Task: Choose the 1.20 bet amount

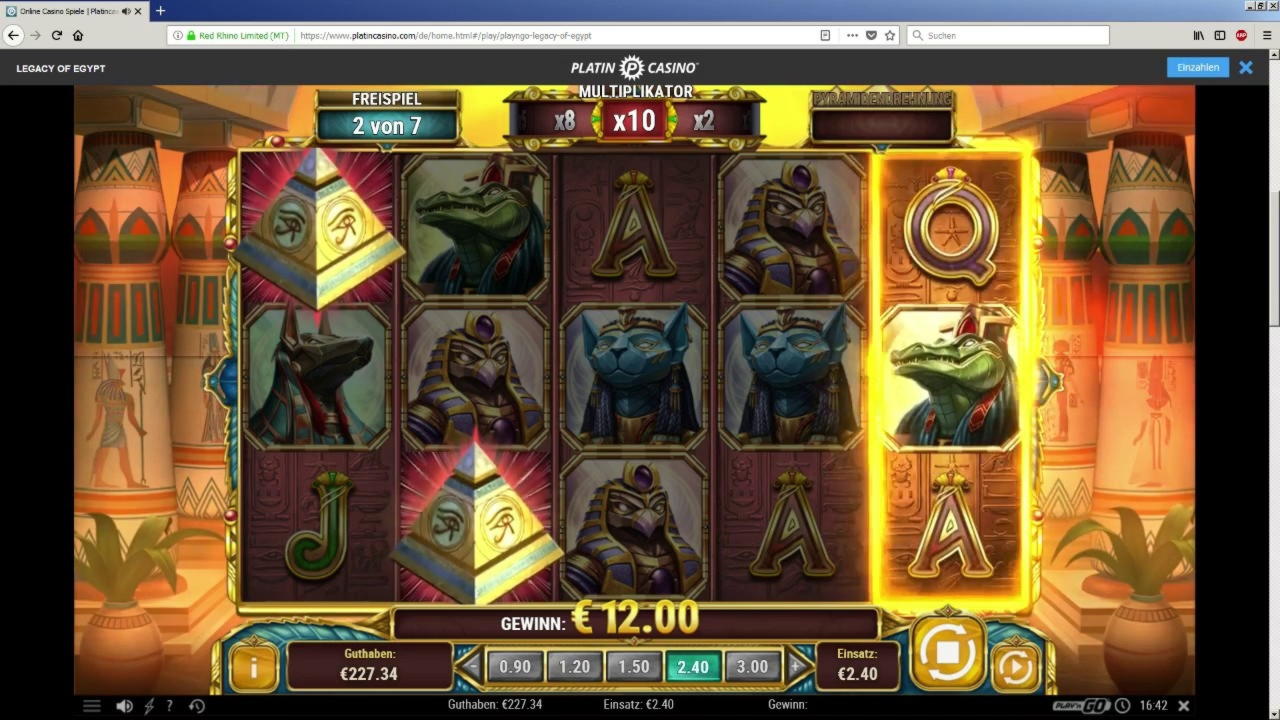Action: click(x=574, y=666)
